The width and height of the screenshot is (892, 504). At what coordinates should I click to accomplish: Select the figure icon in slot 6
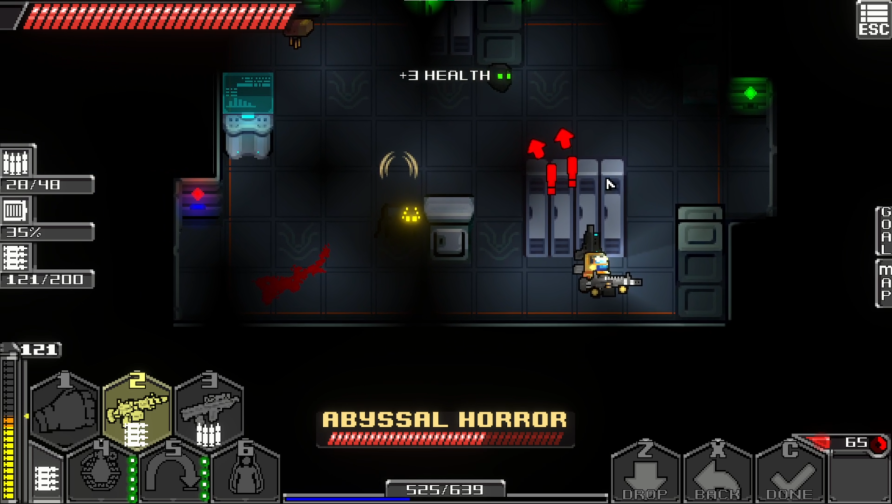[x=245, y=473]
